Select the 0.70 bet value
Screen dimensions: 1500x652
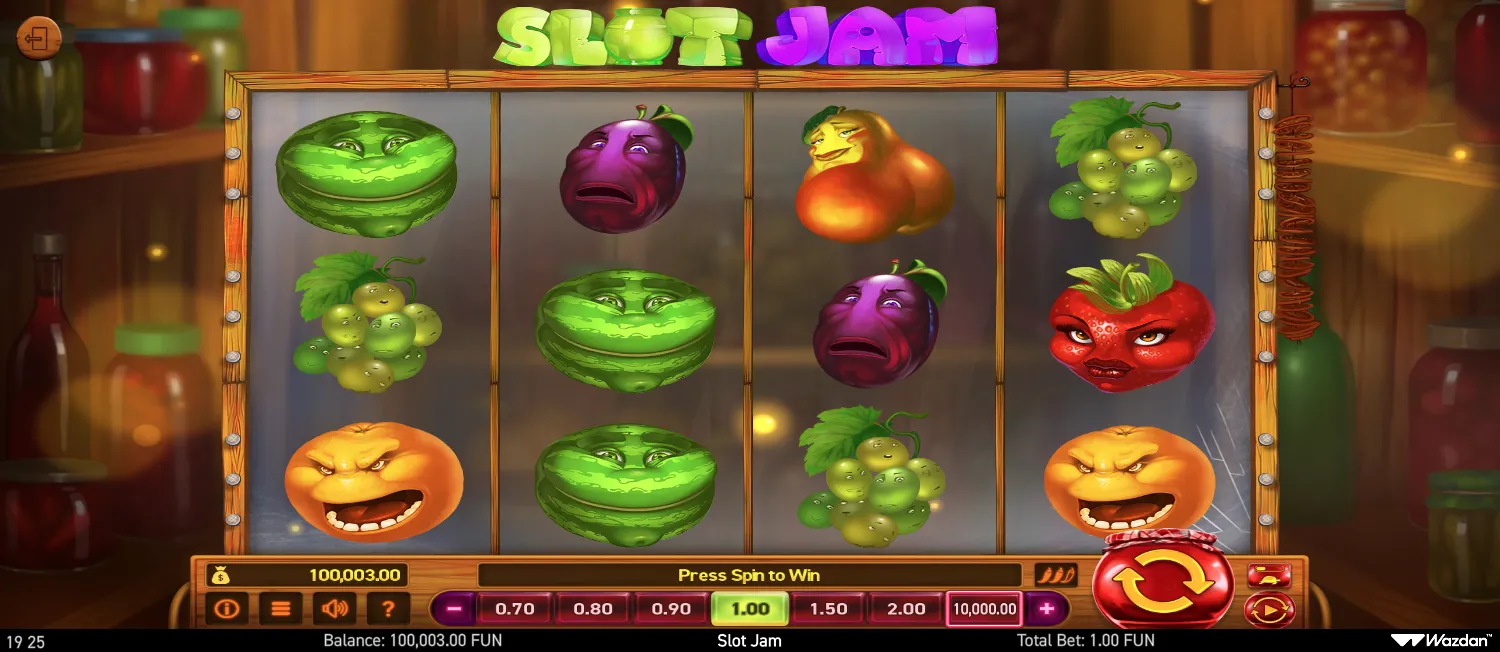515,608
